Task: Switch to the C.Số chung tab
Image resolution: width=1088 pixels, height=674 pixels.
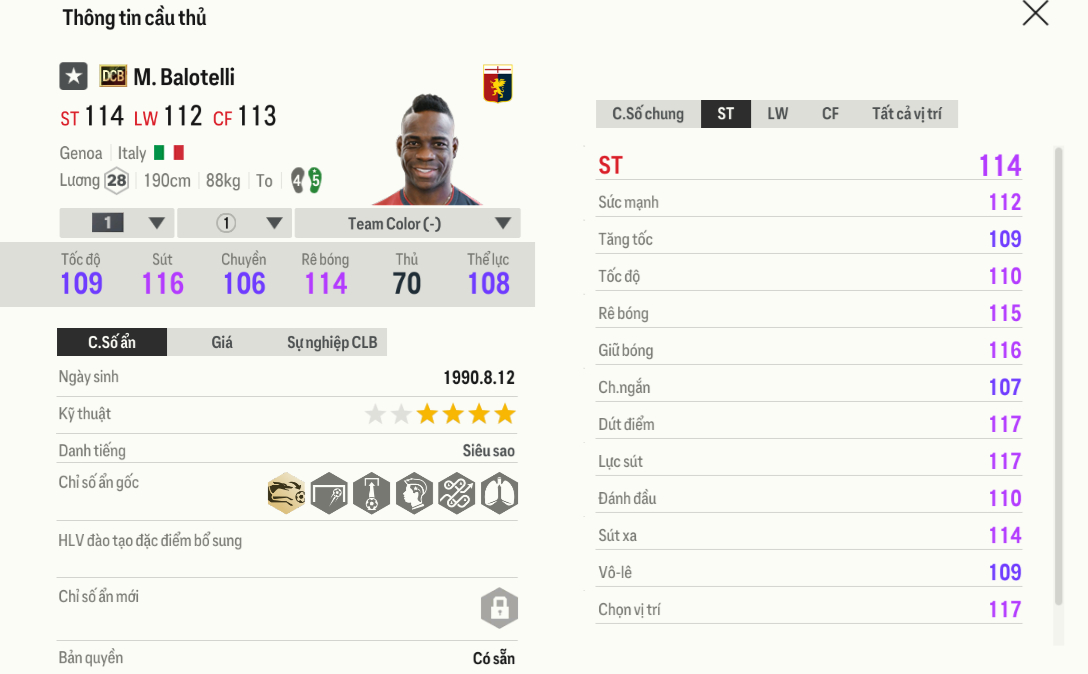Action: click(x=648, y=114)
